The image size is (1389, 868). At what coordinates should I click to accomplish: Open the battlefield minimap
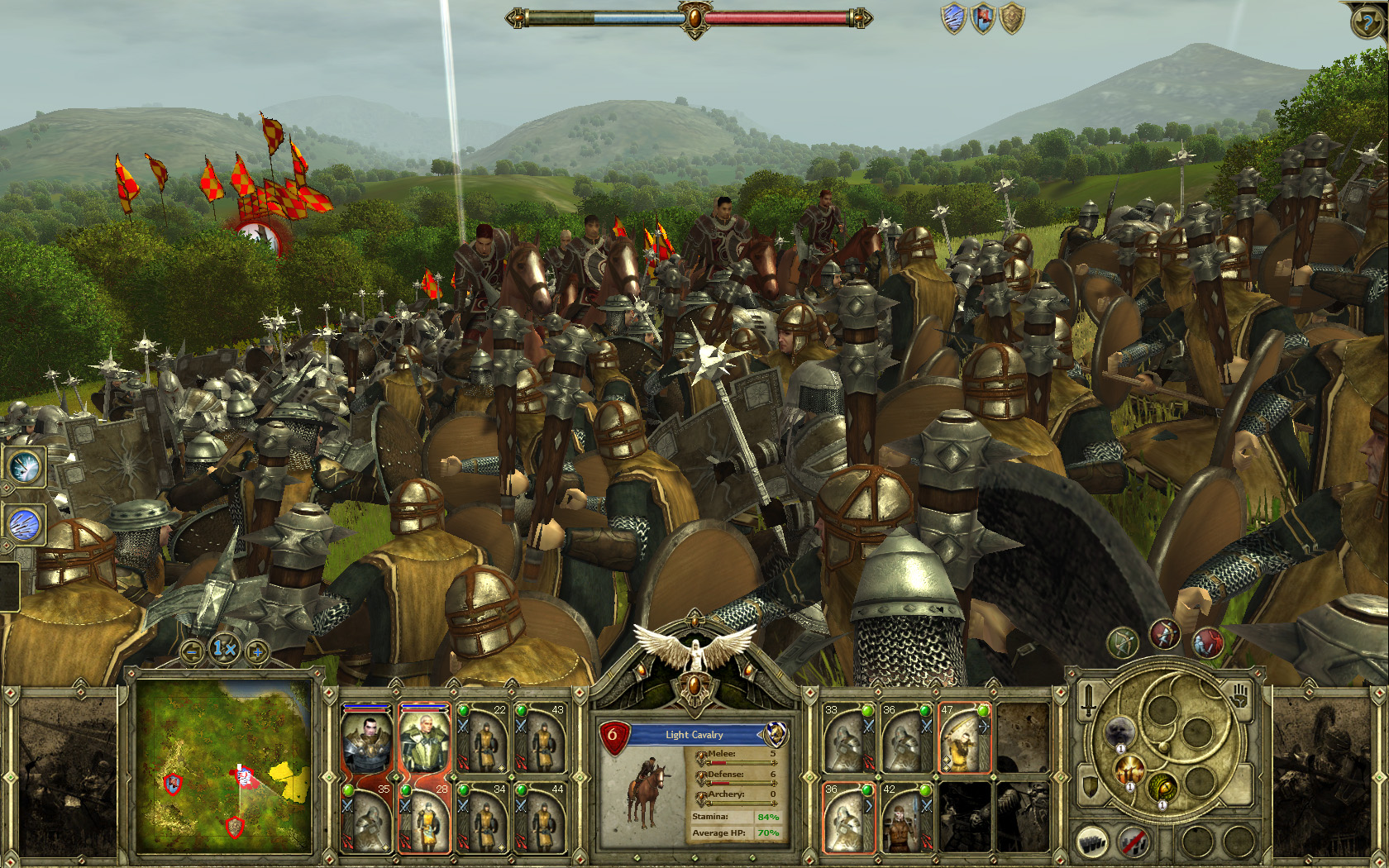(x=224, y=765)
